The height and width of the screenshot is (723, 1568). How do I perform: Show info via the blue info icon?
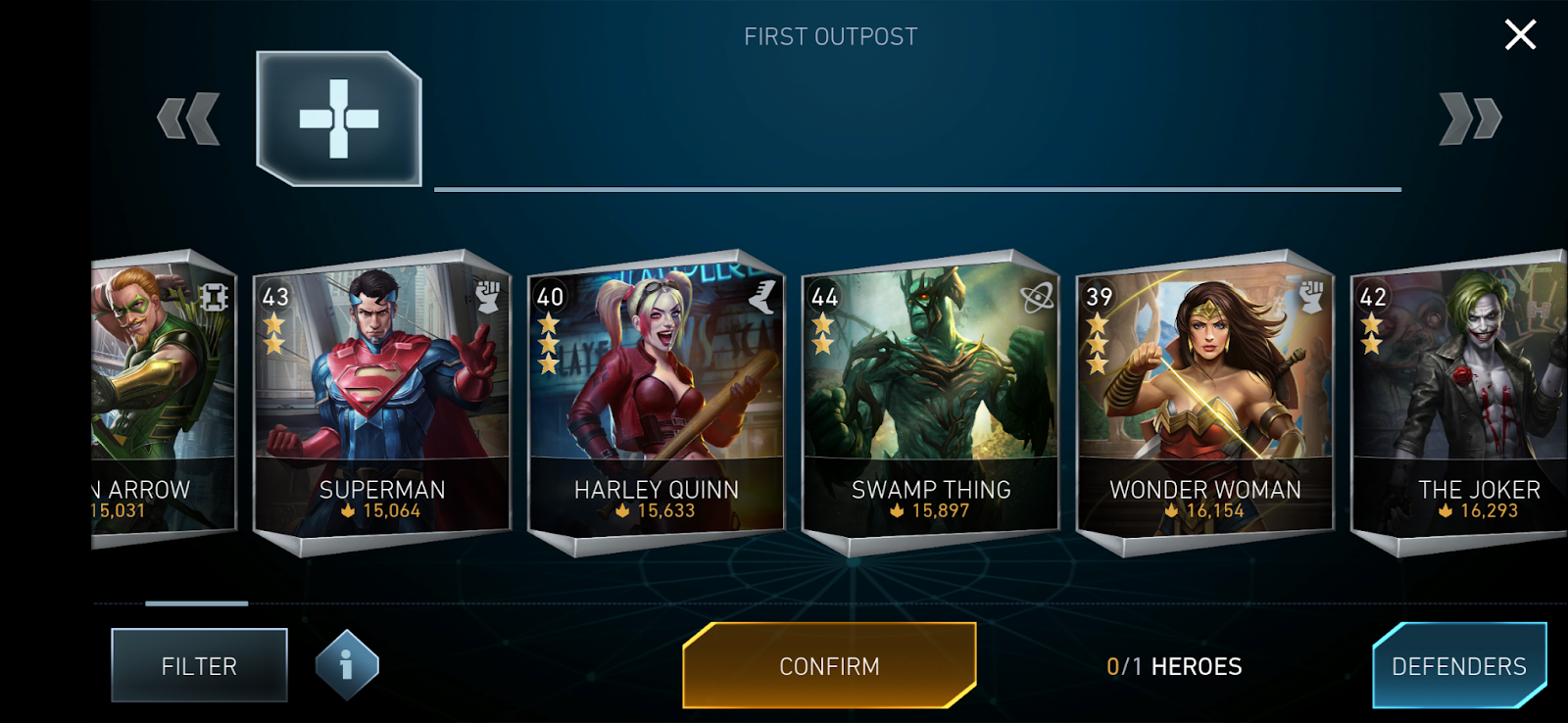point(347,666)
